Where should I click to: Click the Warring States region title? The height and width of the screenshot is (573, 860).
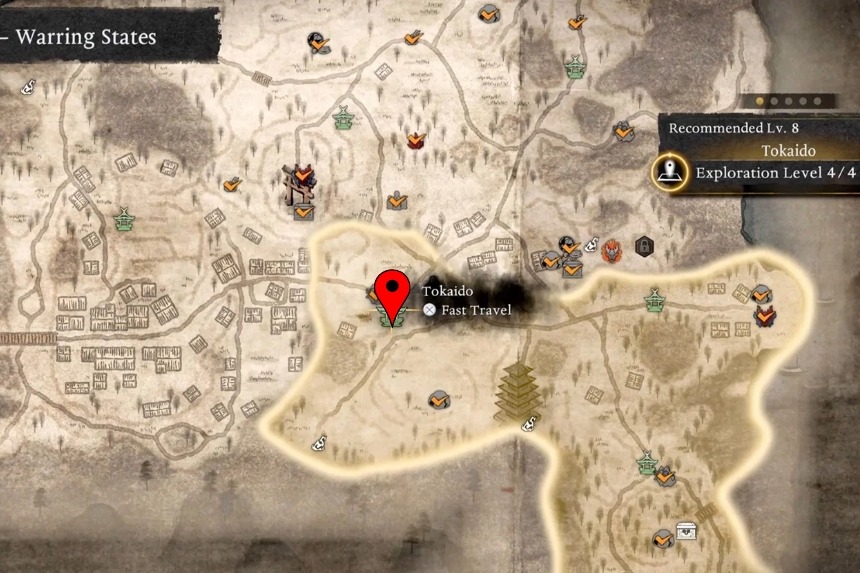[x=86, y=38]
